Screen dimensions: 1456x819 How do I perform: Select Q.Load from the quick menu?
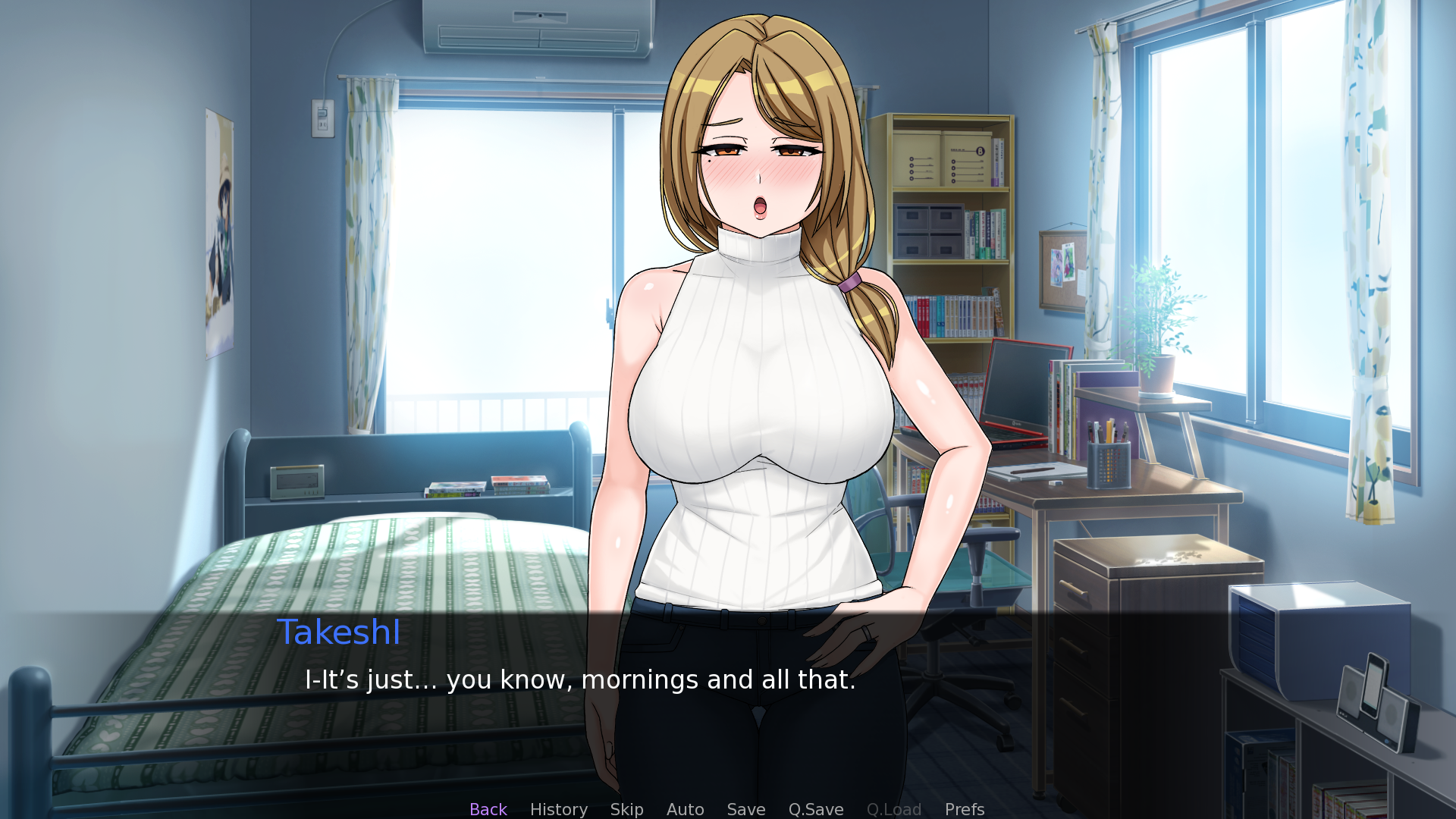893,808
